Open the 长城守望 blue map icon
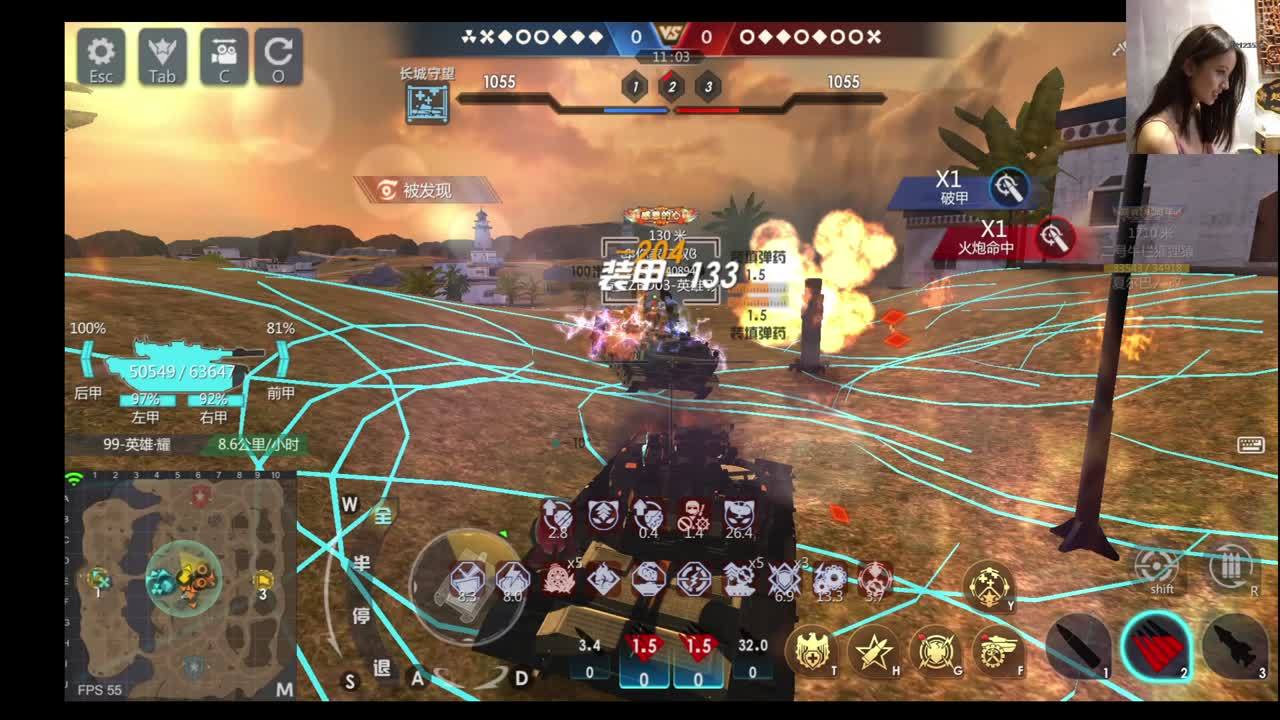 (x=427, y=103)
